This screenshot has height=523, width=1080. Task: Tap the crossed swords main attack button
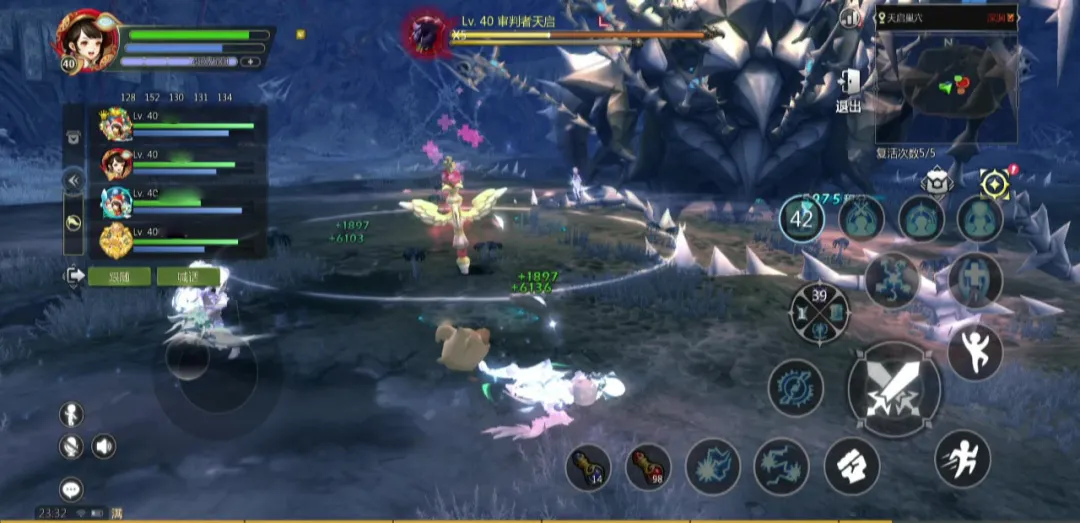tap(893, 388)
